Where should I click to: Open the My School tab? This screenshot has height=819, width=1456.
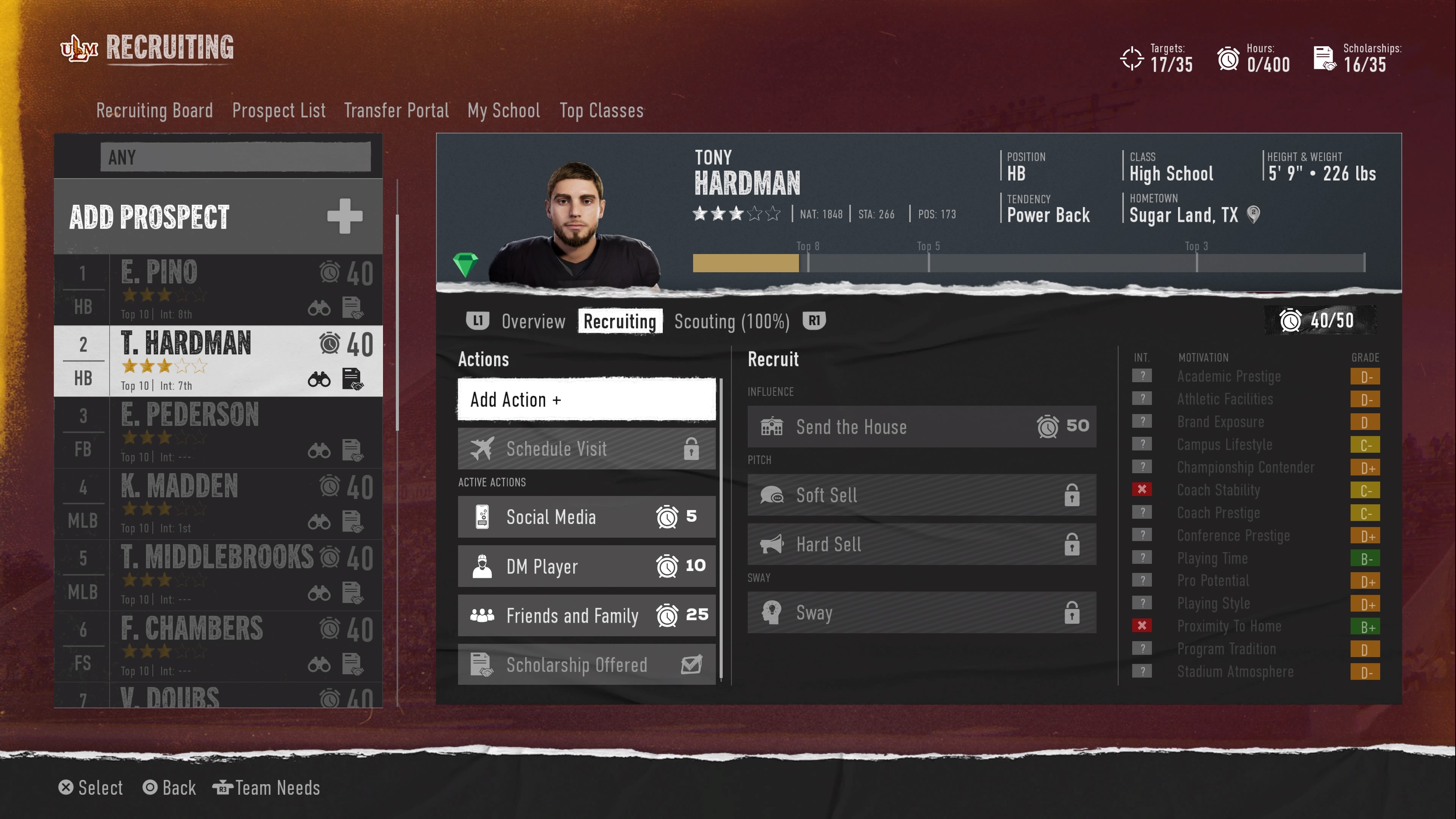click(x=504, y=110)
